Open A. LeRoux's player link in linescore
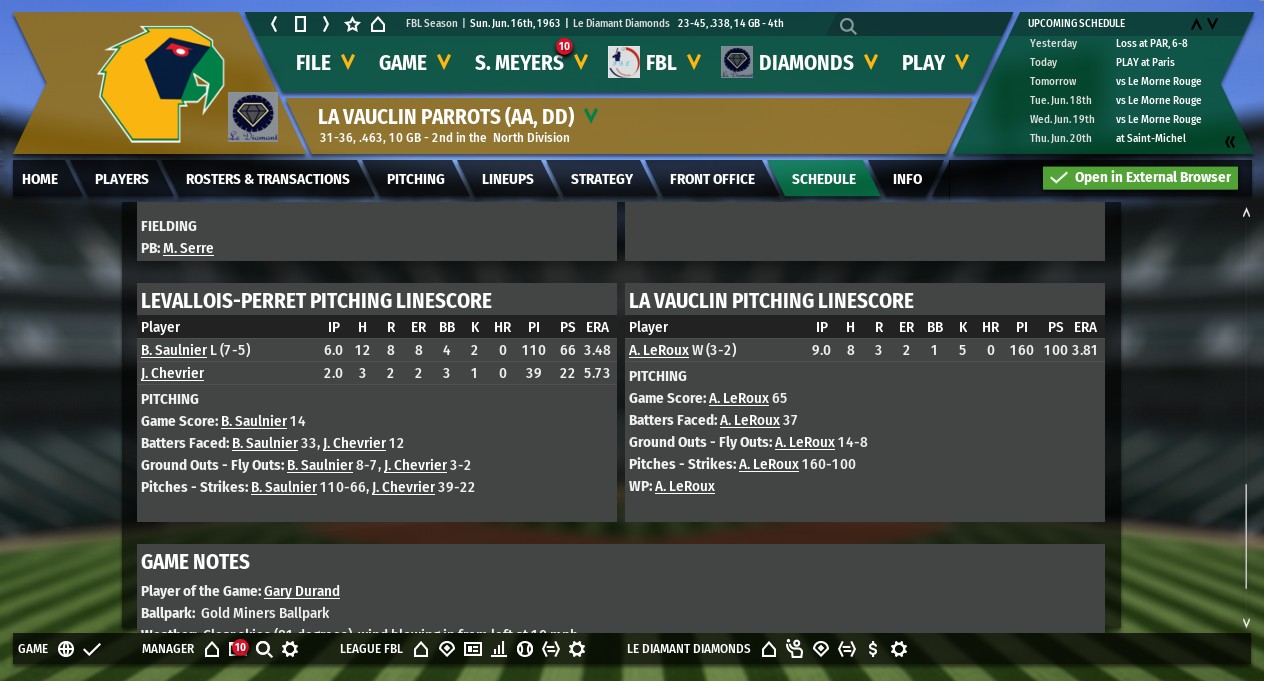1264x681 pixels. [x=661, y=350]
